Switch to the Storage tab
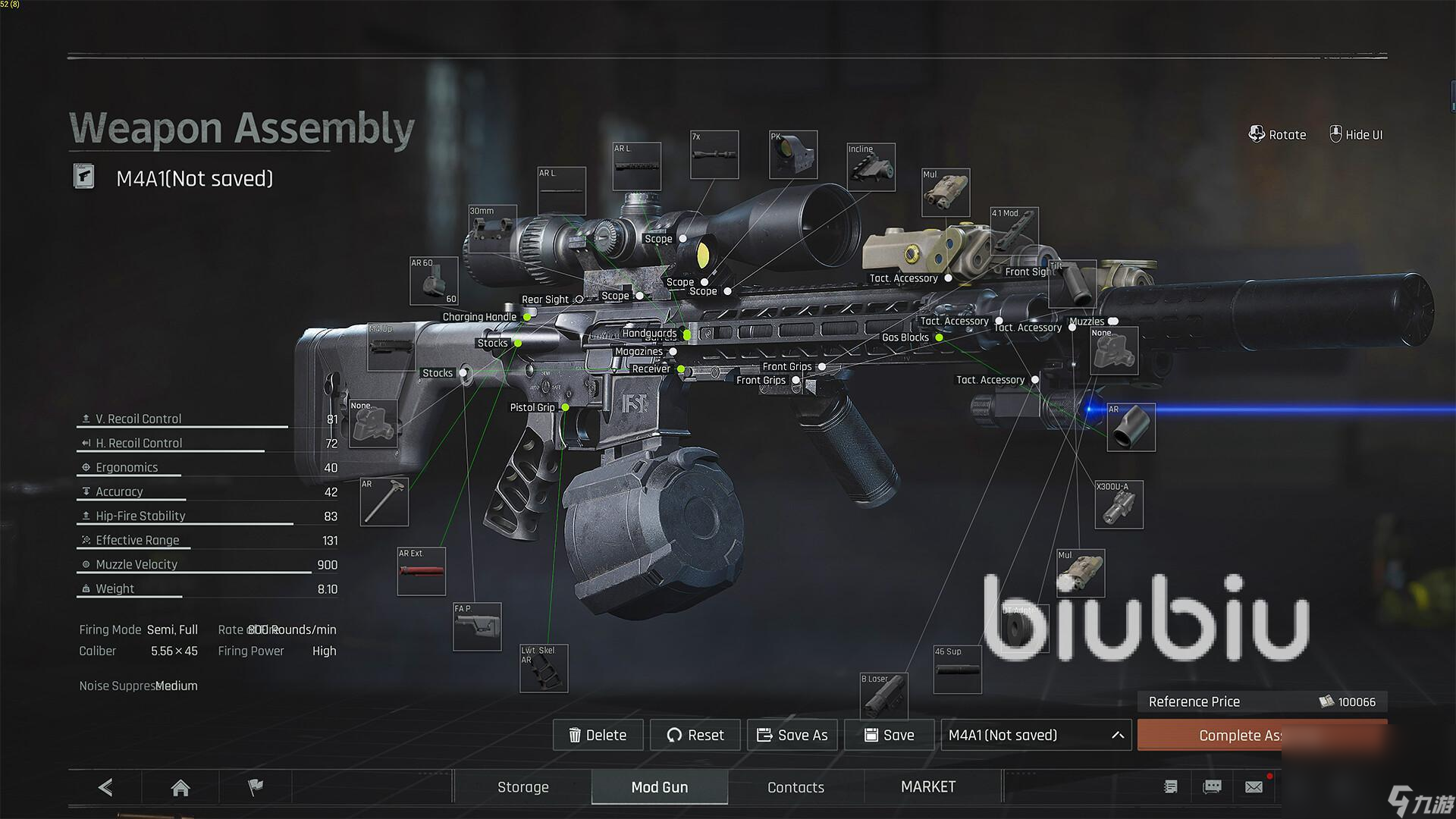 [x=522, y=787]
